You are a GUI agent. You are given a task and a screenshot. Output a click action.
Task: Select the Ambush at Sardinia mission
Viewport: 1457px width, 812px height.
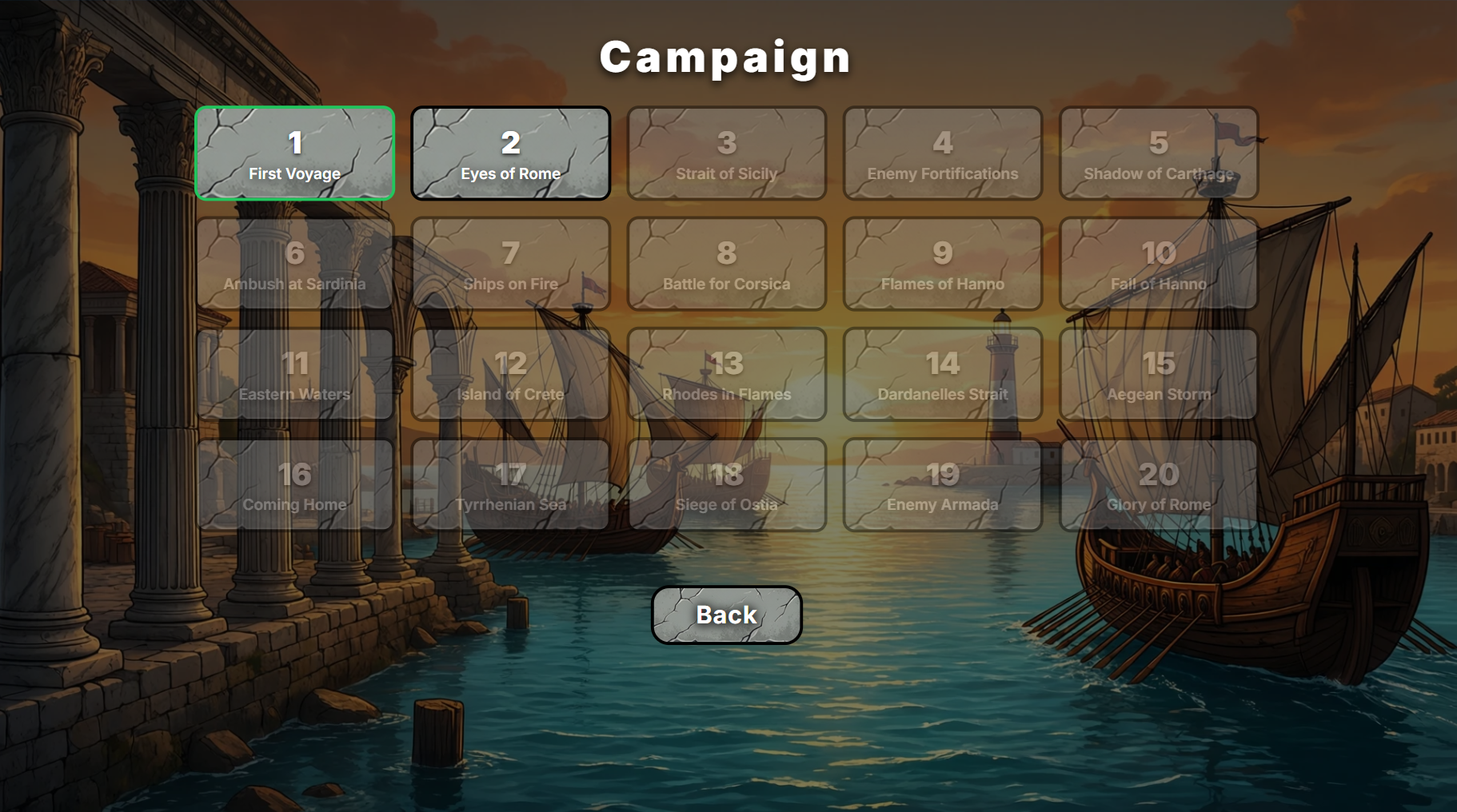pos(295,264)
